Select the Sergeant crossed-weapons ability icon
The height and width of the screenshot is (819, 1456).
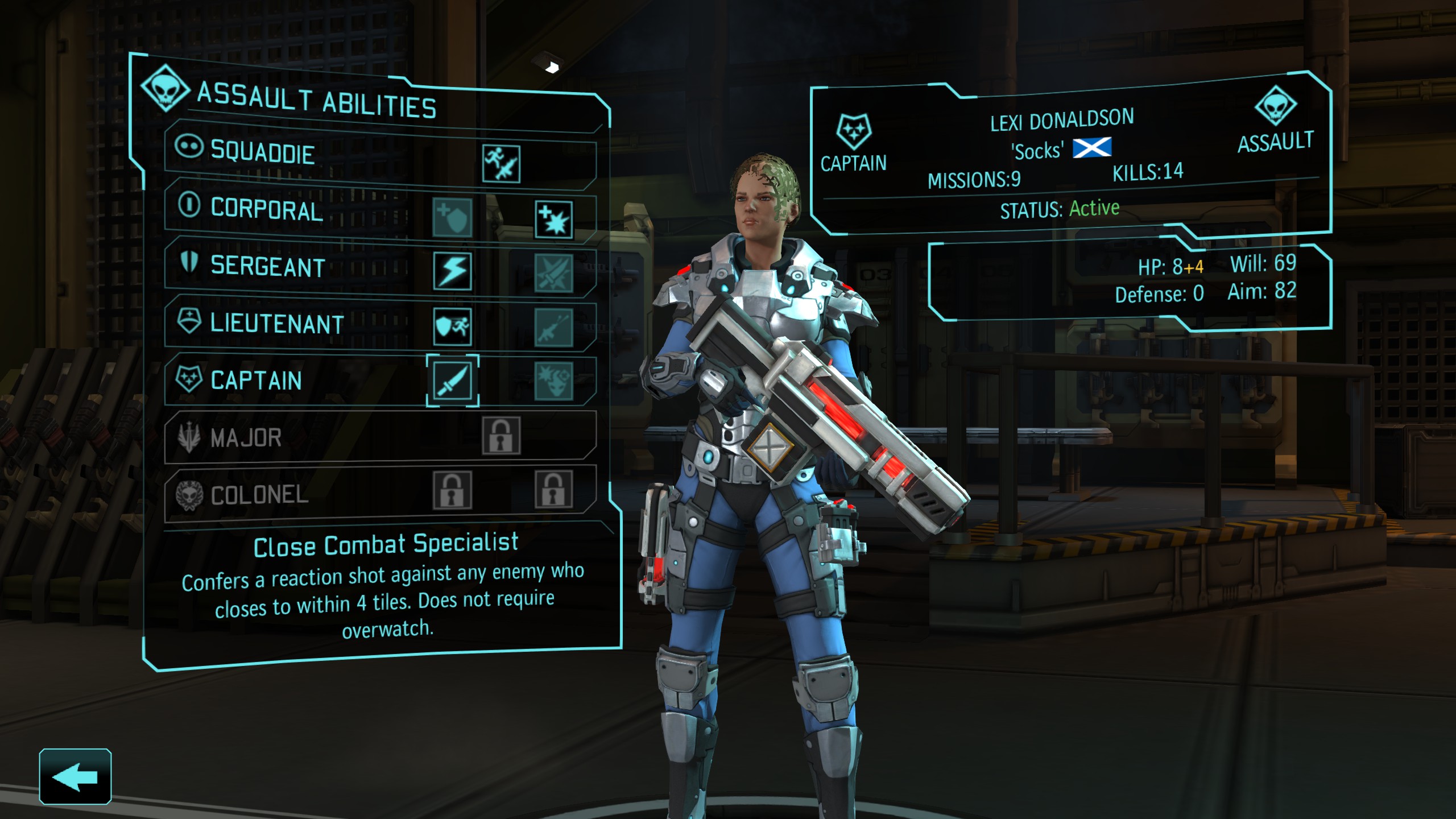point(554,274)
